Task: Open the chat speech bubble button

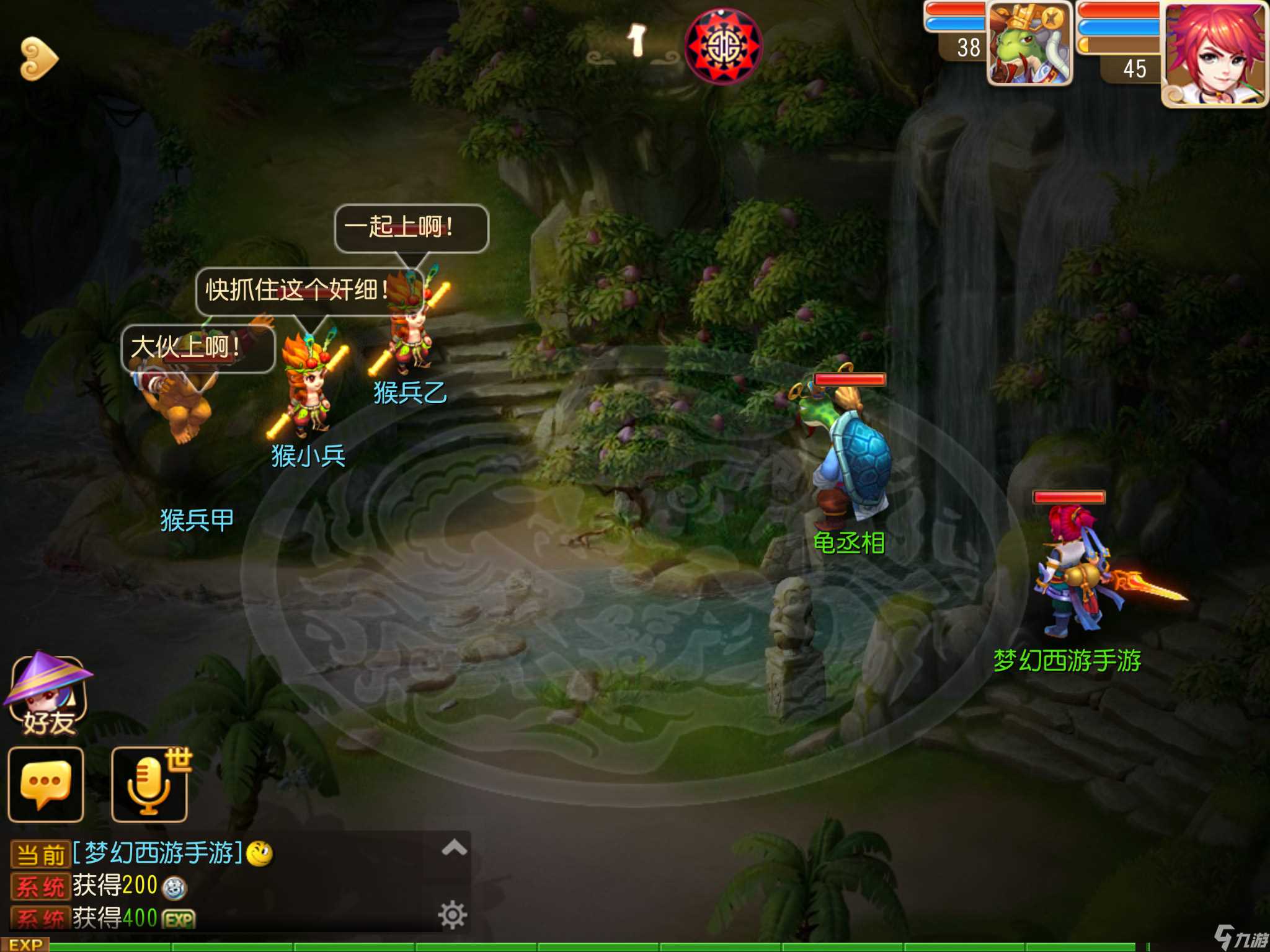Action: (45, 785)
